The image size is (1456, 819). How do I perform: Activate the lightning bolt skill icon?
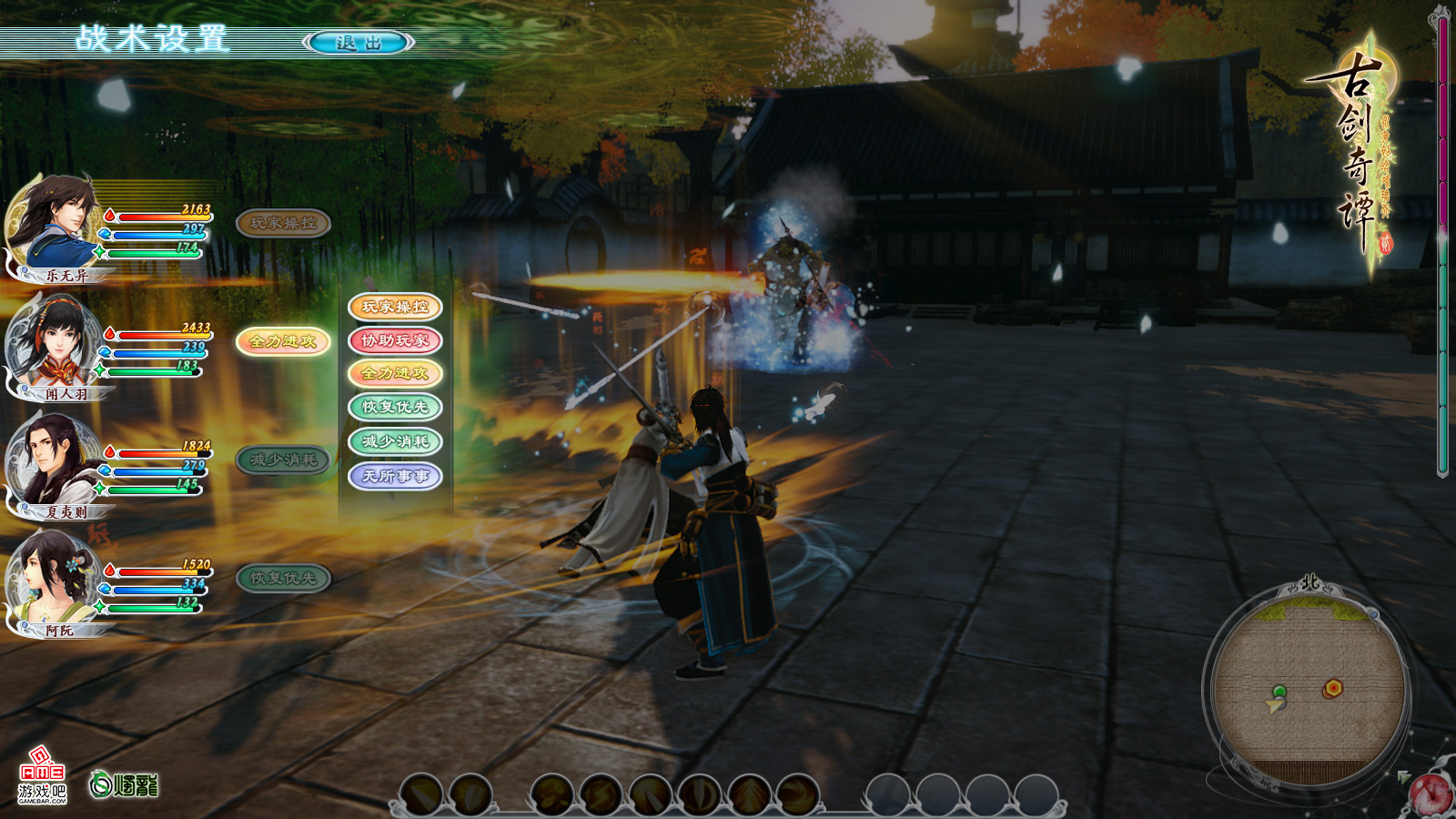click(602, 795)
